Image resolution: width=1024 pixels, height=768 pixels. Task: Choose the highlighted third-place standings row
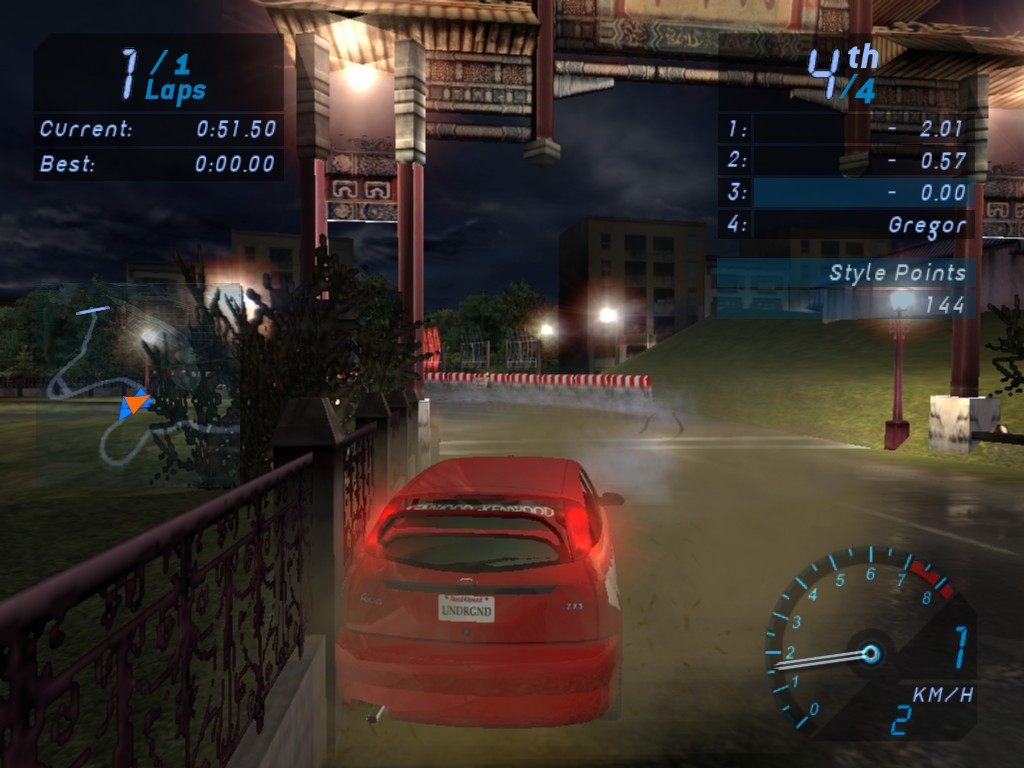(x=846, y=193)
